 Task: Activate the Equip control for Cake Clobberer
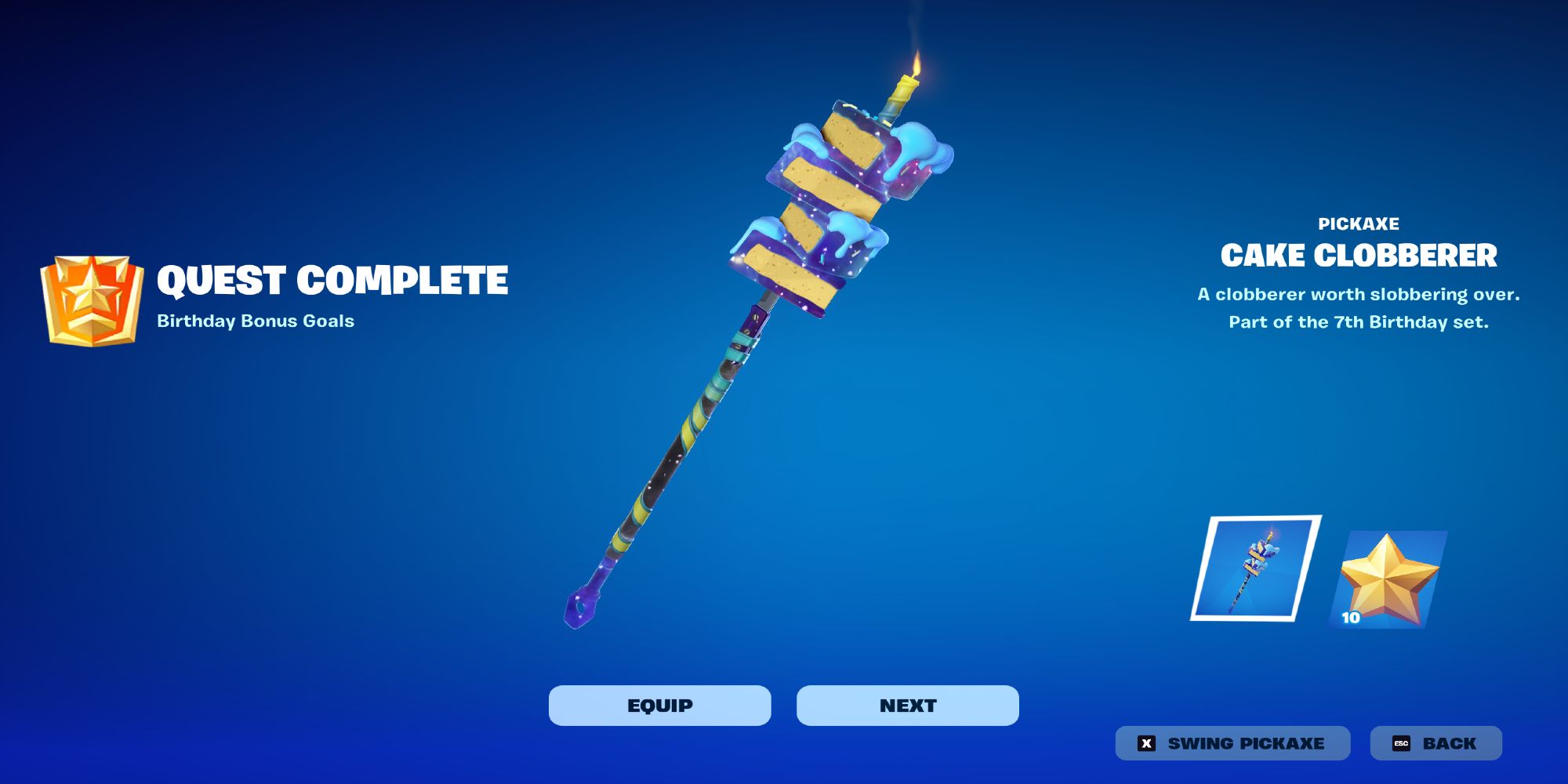(x=659, y=704)
